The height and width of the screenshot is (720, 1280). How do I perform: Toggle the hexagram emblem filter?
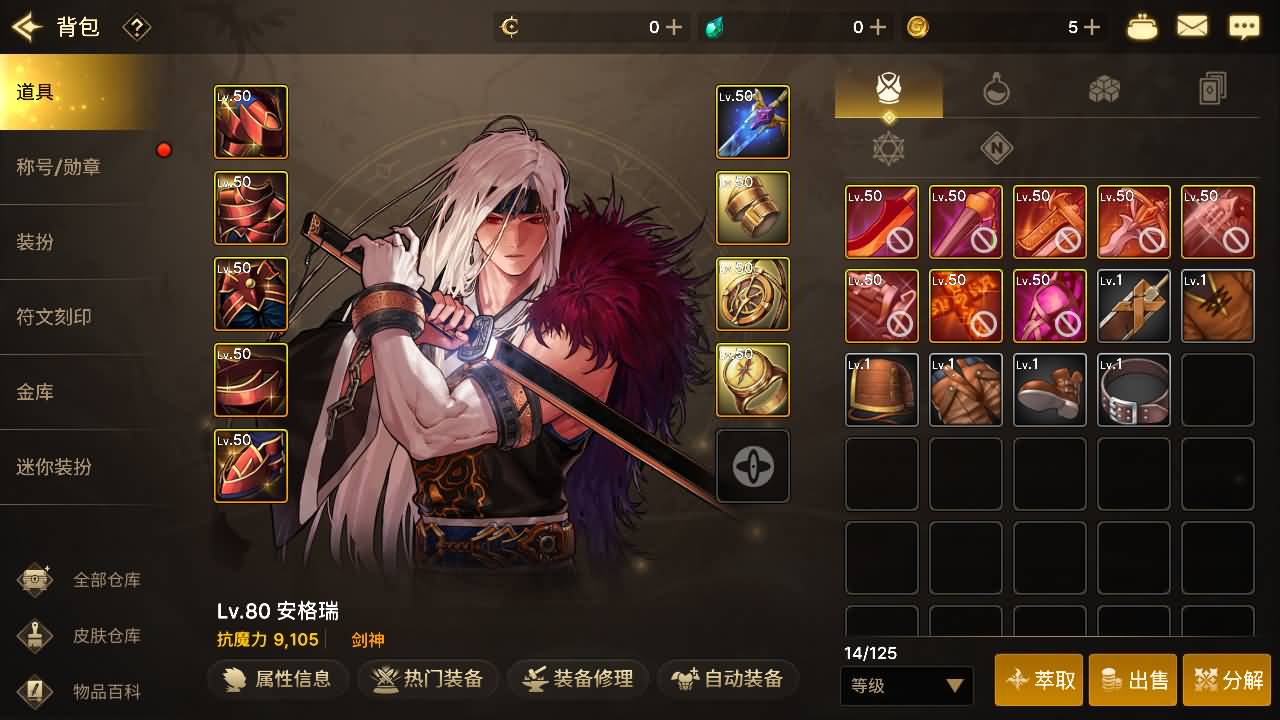[889, 148]
